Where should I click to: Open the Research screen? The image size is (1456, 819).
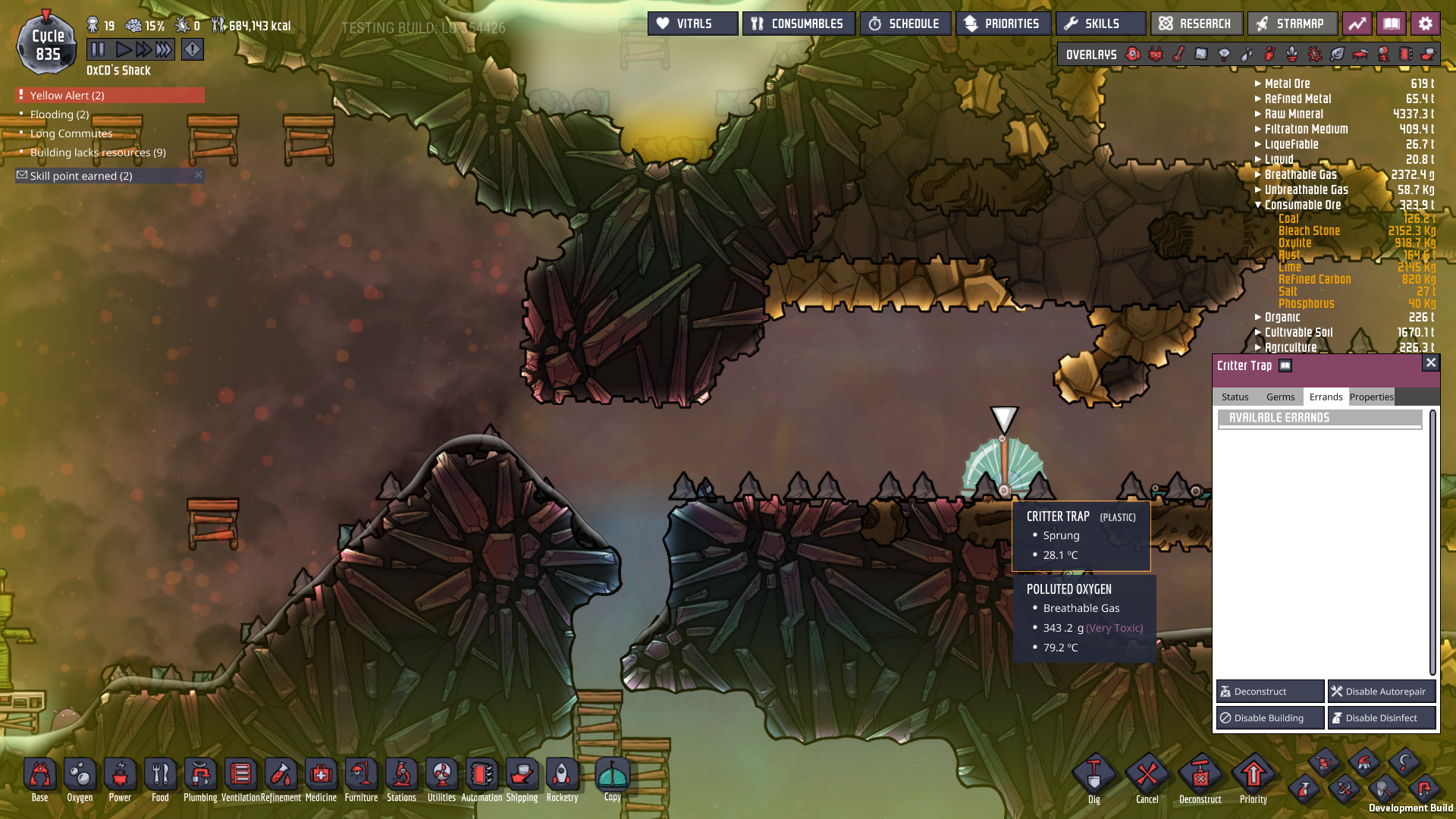click(1196, 24)
